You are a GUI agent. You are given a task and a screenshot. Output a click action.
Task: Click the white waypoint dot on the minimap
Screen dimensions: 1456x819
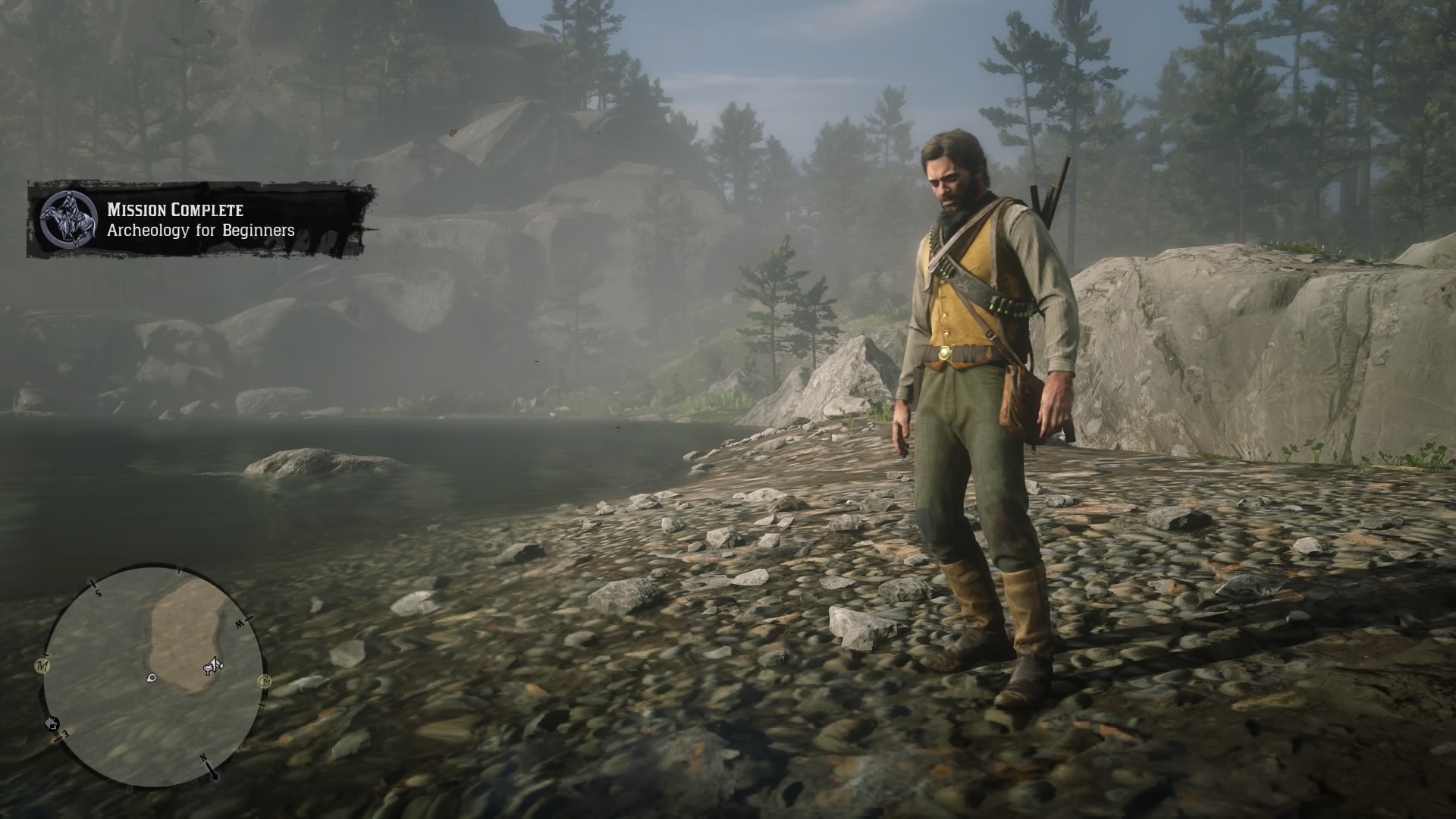pyautogui.click(x=152, y=678)
